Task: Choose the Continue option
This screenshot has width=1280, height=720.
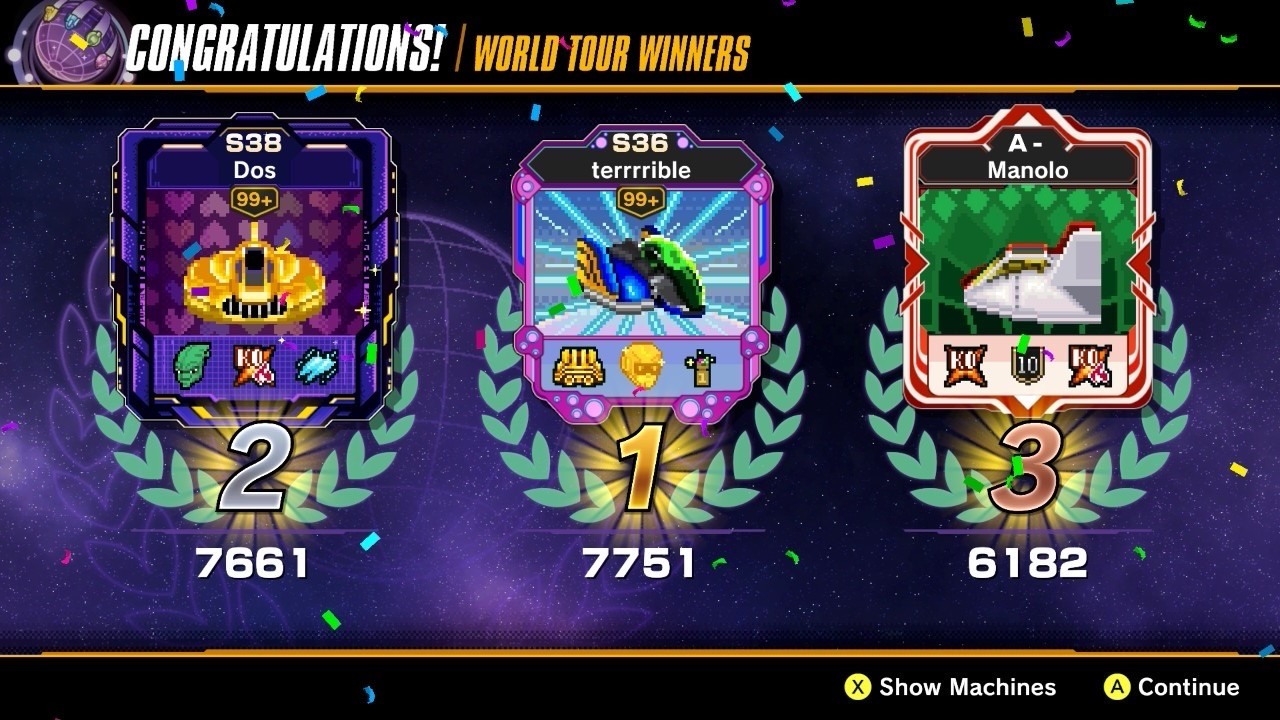Action: [1172, 687]
